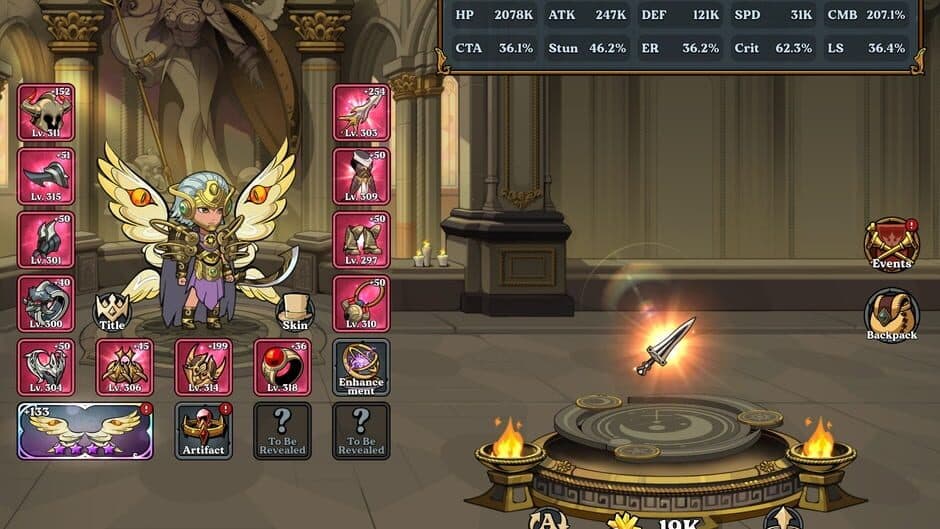Open the Lv. 303 weapon slot
The width and height of the screenshot is (940, 529).
pyautogui.click(x=361, y=112)
